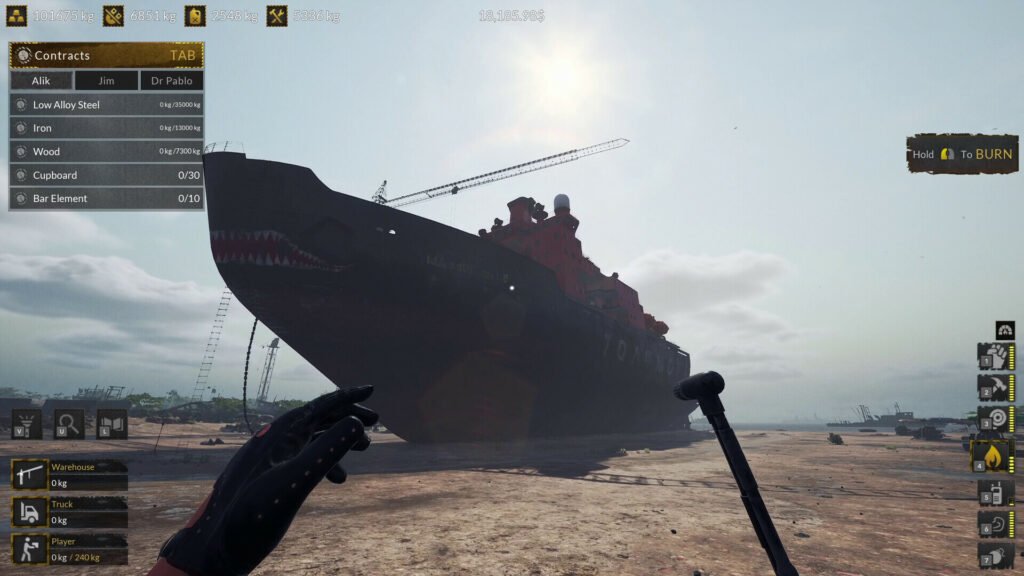Click the Player carry weight icon

click(29, 549)
